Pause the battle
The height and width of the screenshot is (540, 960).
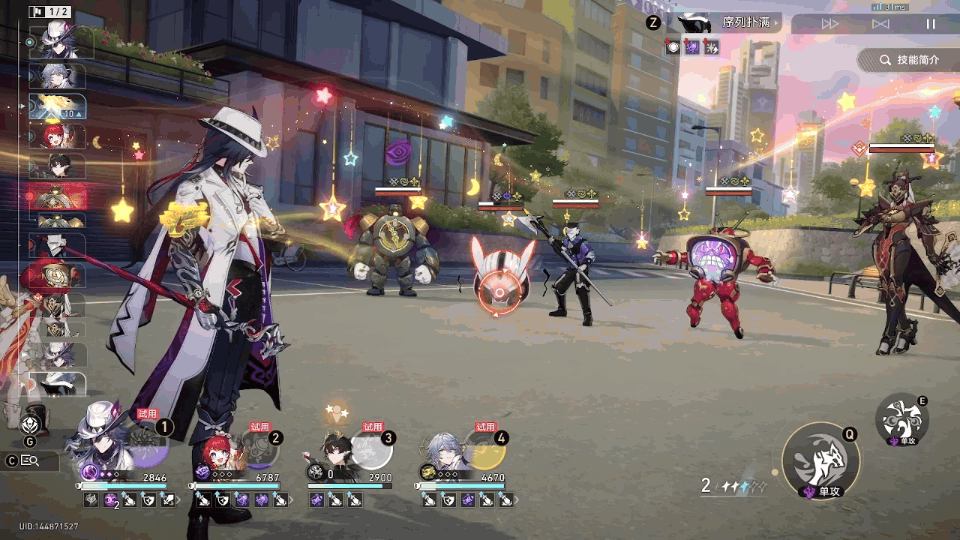tap(931, 24)
